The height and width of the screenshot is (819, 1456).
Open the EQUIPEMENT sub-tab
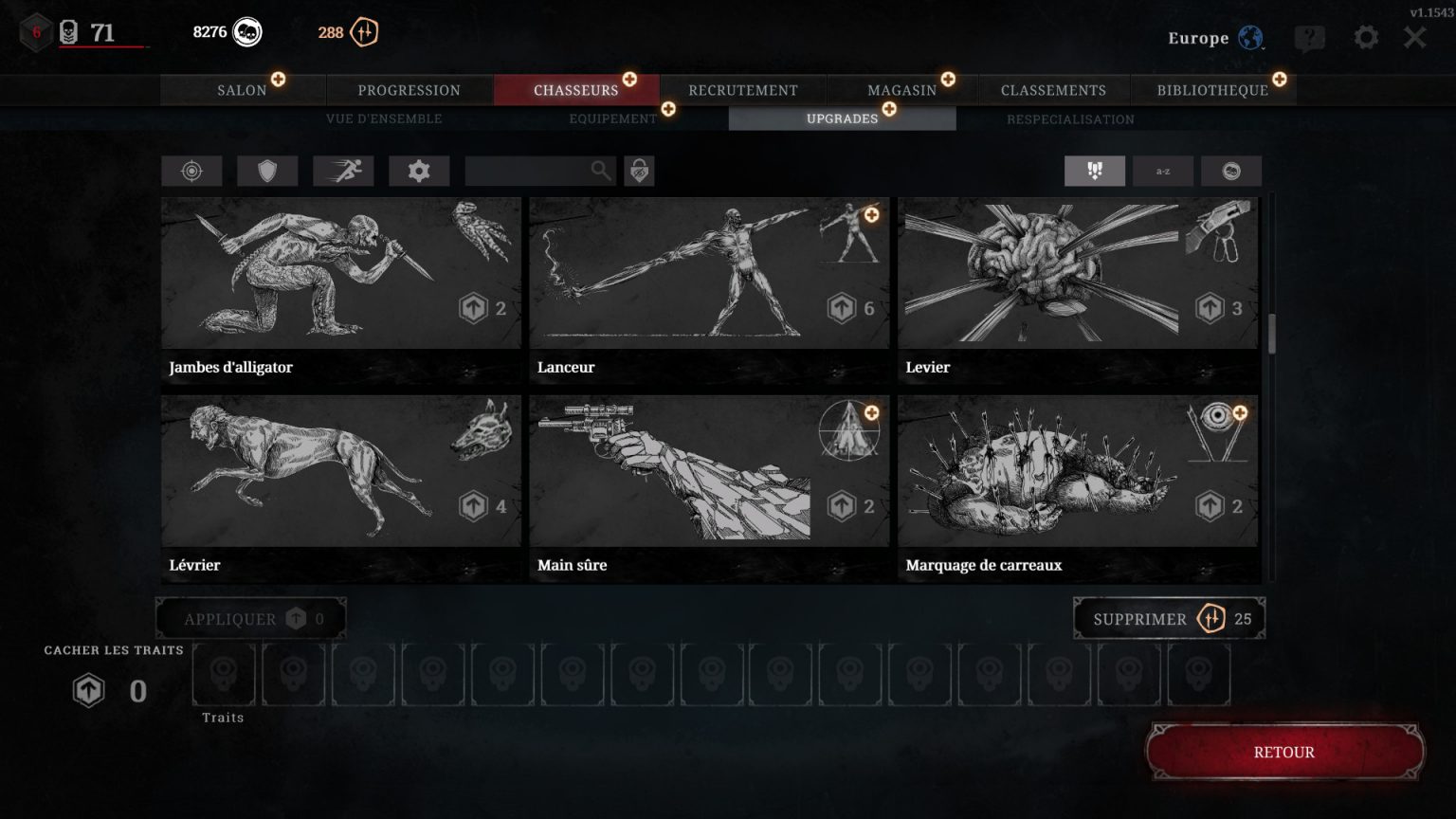[611, 118]
